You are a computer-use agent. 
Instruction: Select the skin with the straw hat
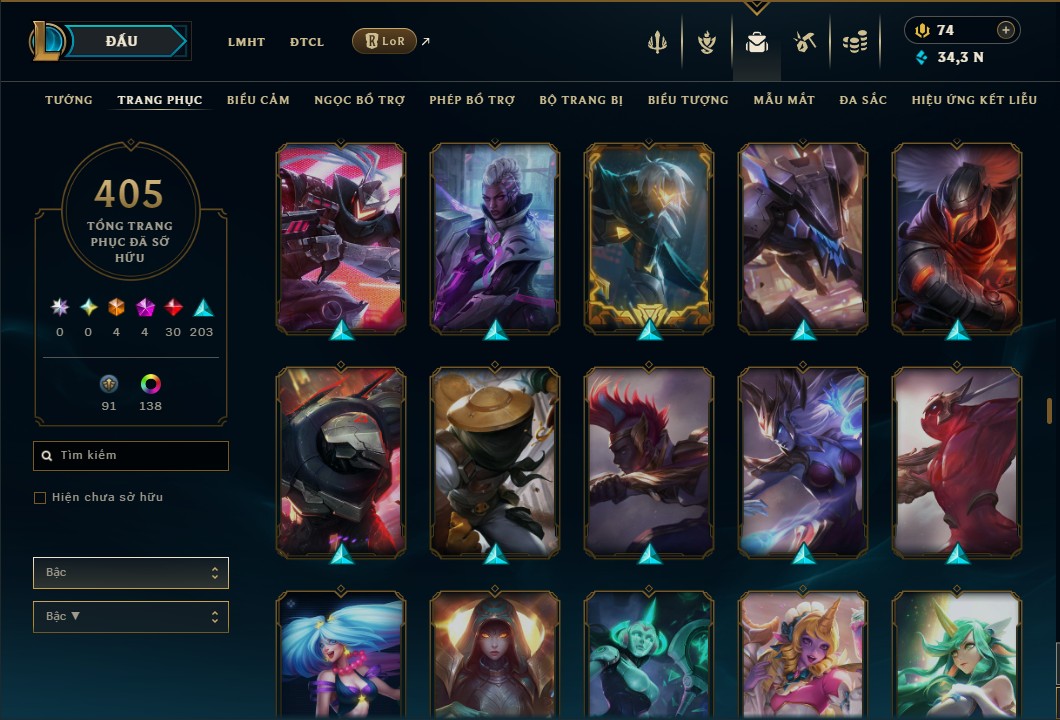tap(495, 458)
